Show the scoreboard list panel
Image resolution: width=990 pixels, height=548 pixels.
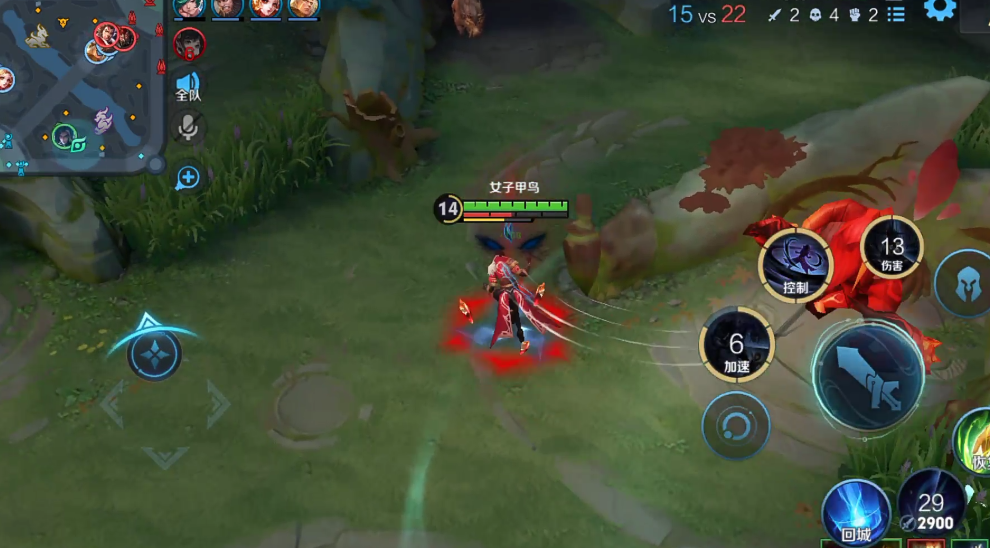coord(897,15)
